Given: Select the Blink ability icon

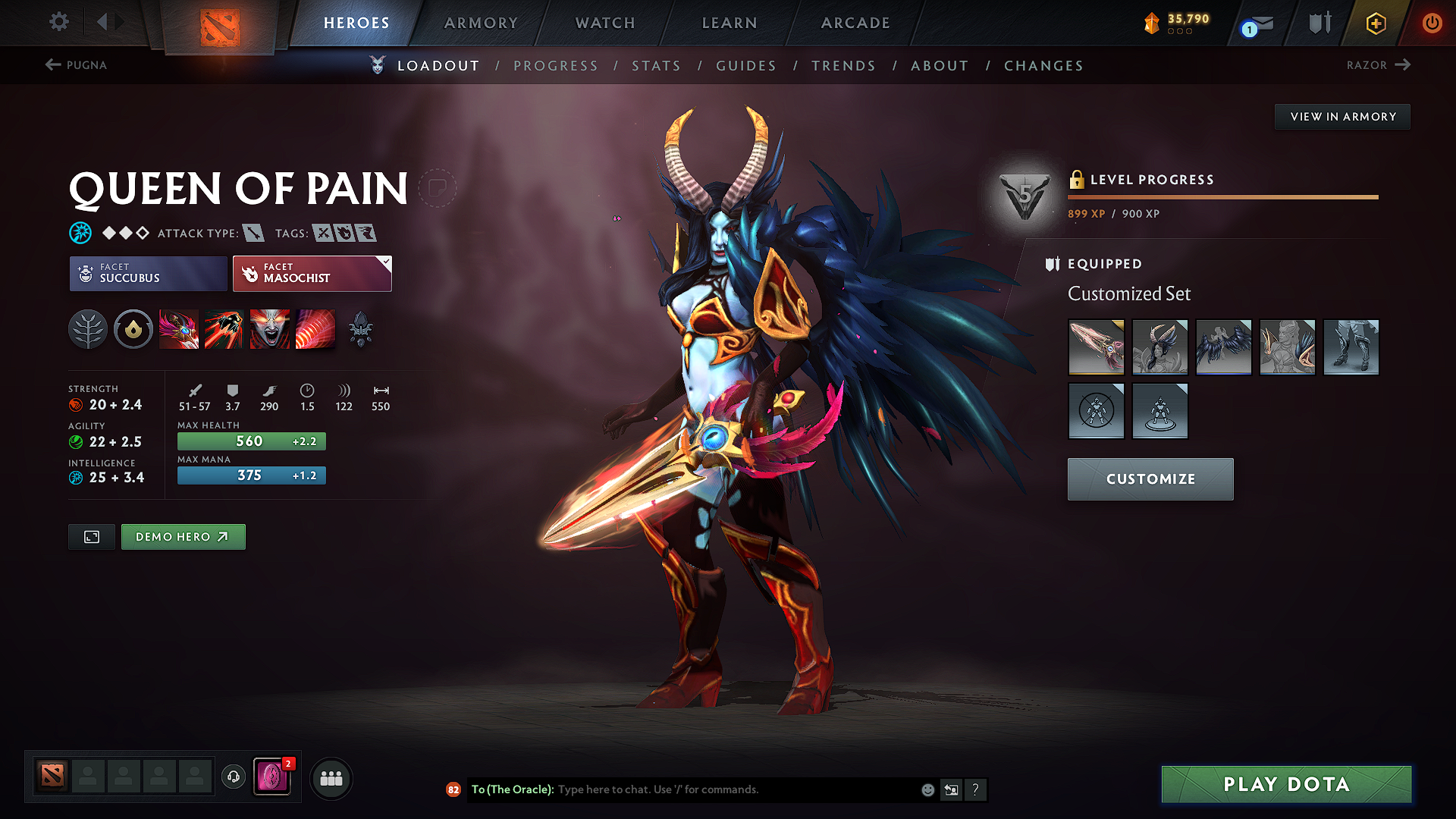Looking at the screenshot, I should click(x=224, y=329).
